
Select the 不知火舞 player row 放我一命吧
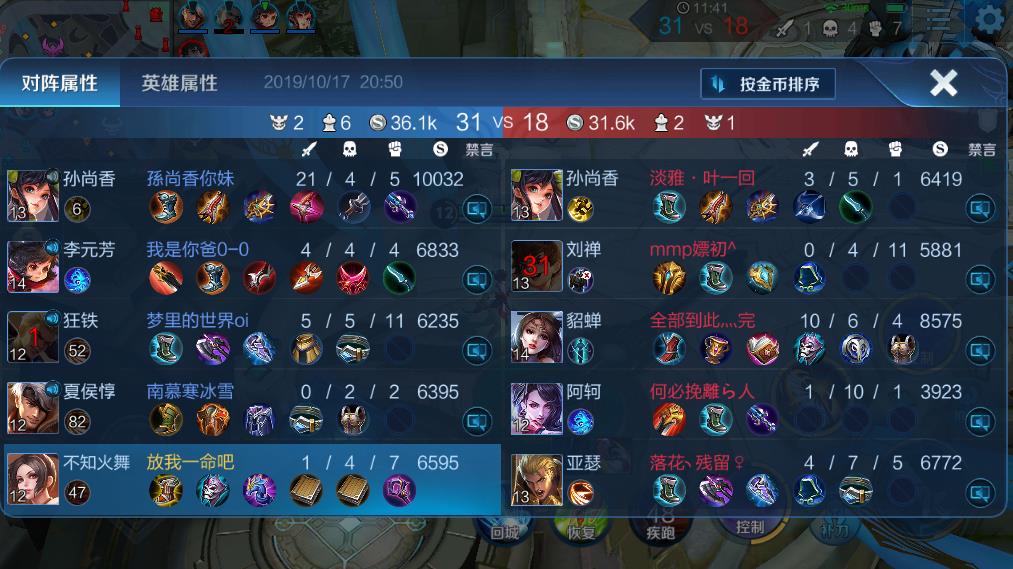tap(252, 480)
